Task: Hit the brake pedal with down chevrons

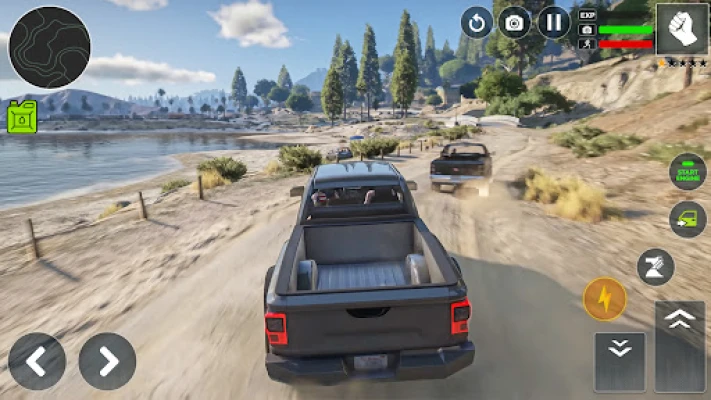Action: pyautogui.click(x=619, y=361)
